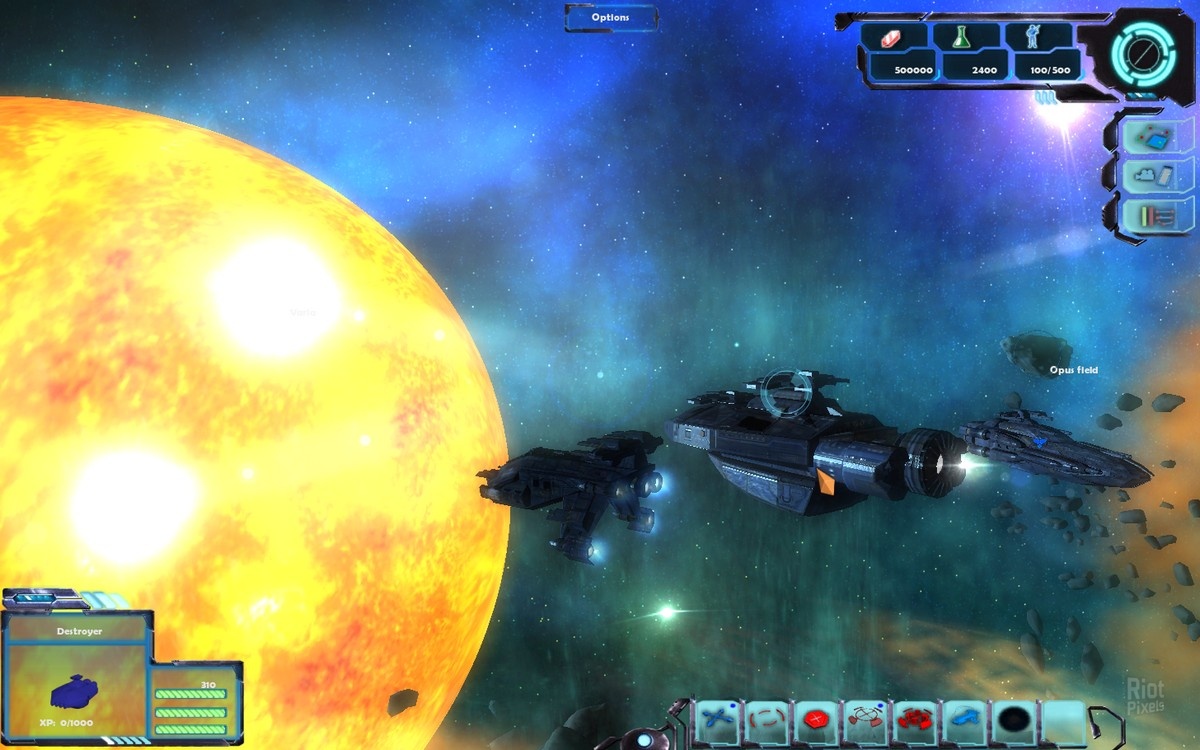
Task: Activate the red octagon stop command
Action: tap(815, 718)
